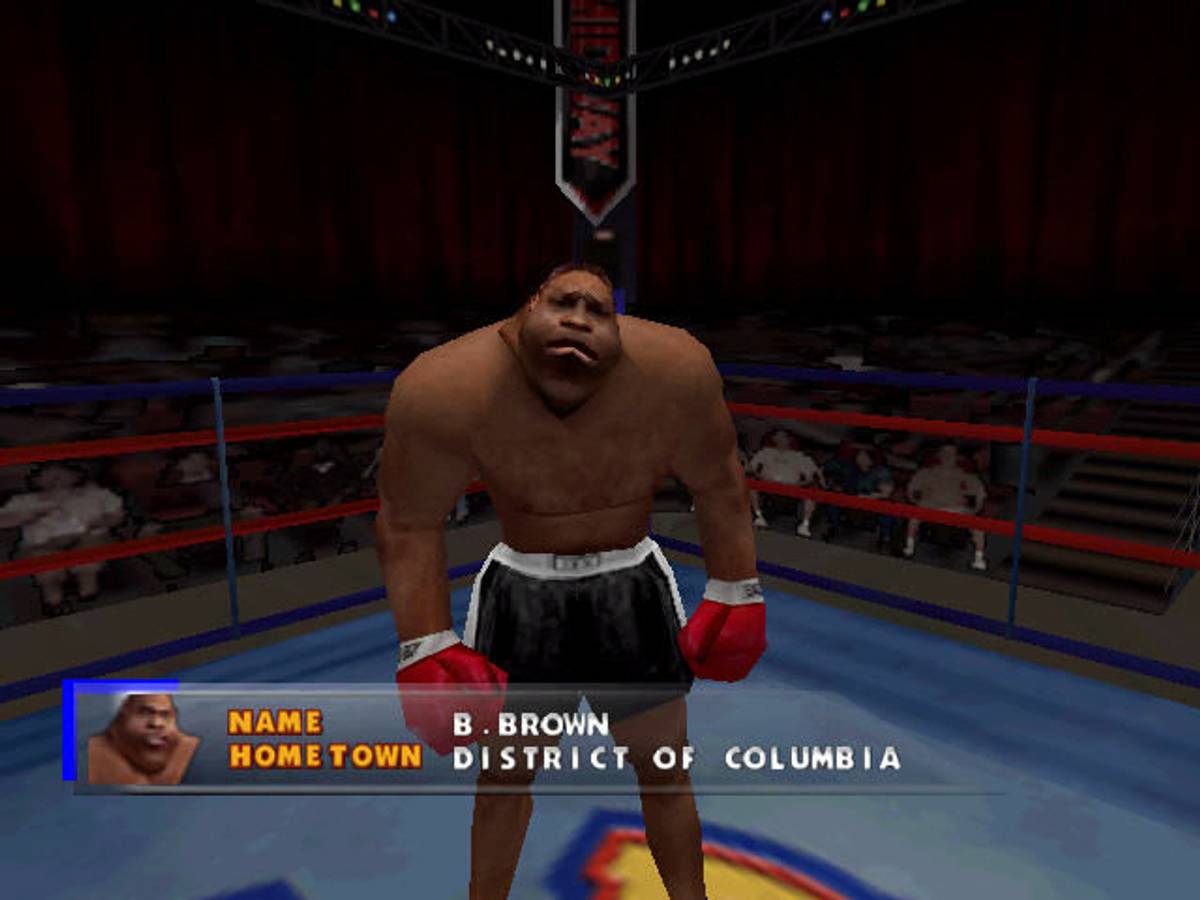Click B. Brown's boxer portrait thumbnail
Image resolution: width=1200 pixels, height=900 pixels.
coord(142,738)
